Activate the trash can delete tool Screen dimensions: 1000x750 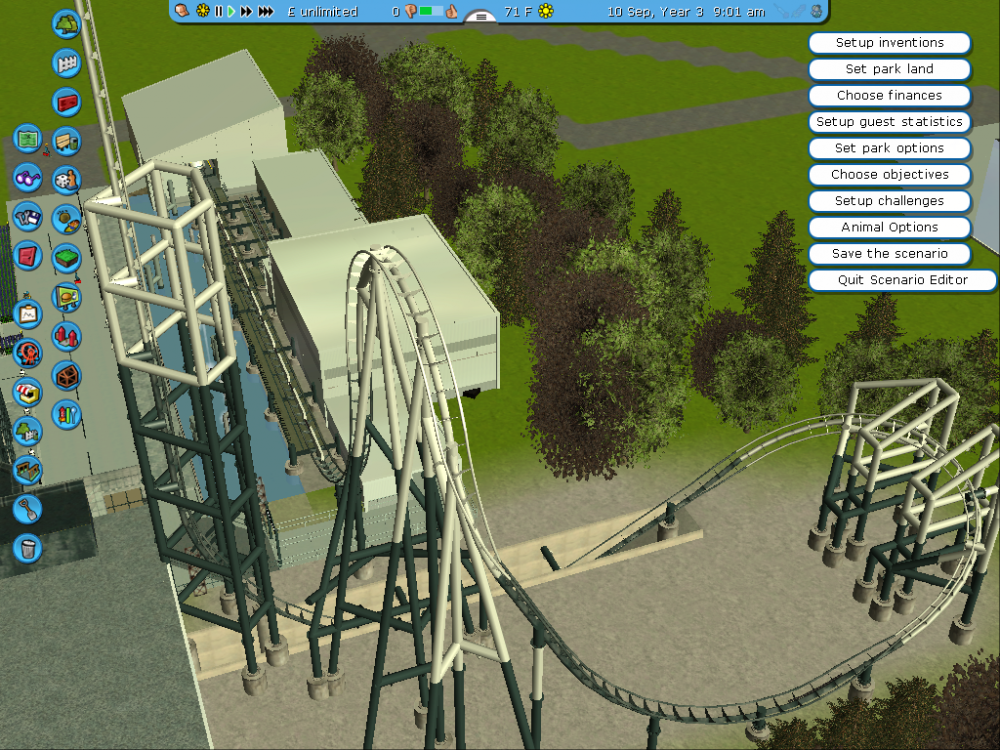point(28,547)
